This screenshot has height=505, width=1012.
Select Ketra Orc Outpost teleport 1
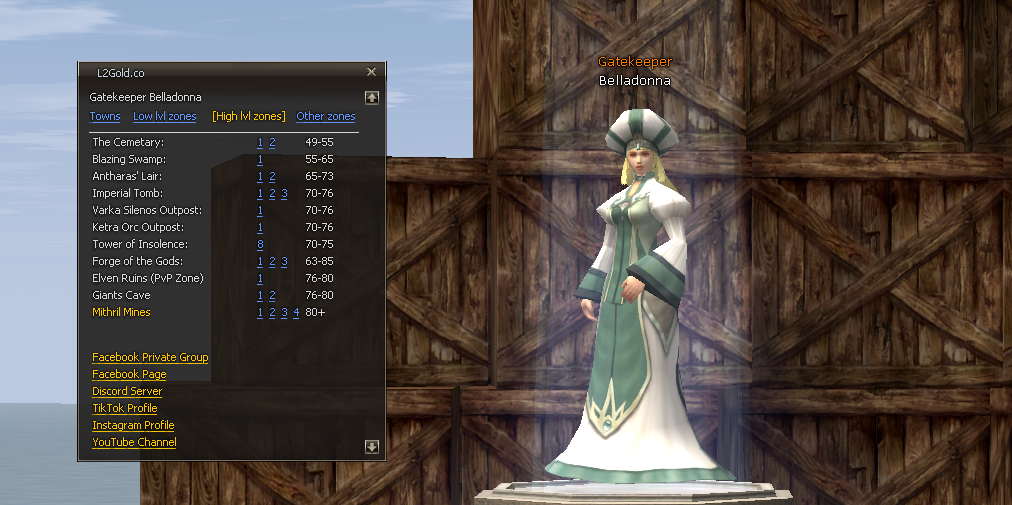click(x=260, y=228)
